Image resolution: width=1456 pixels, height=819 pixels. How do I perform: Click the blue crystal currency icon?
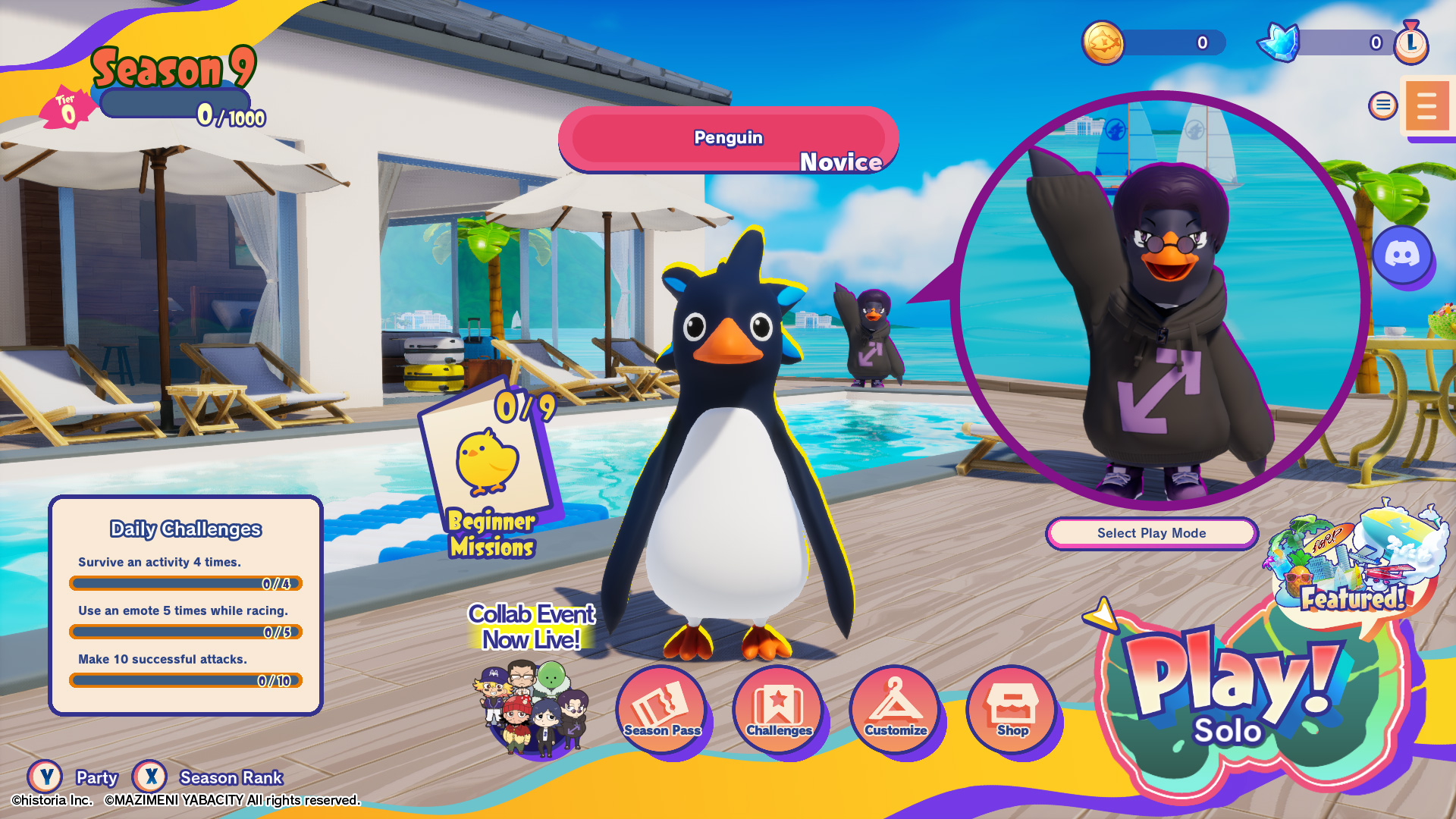[1279, 42]
